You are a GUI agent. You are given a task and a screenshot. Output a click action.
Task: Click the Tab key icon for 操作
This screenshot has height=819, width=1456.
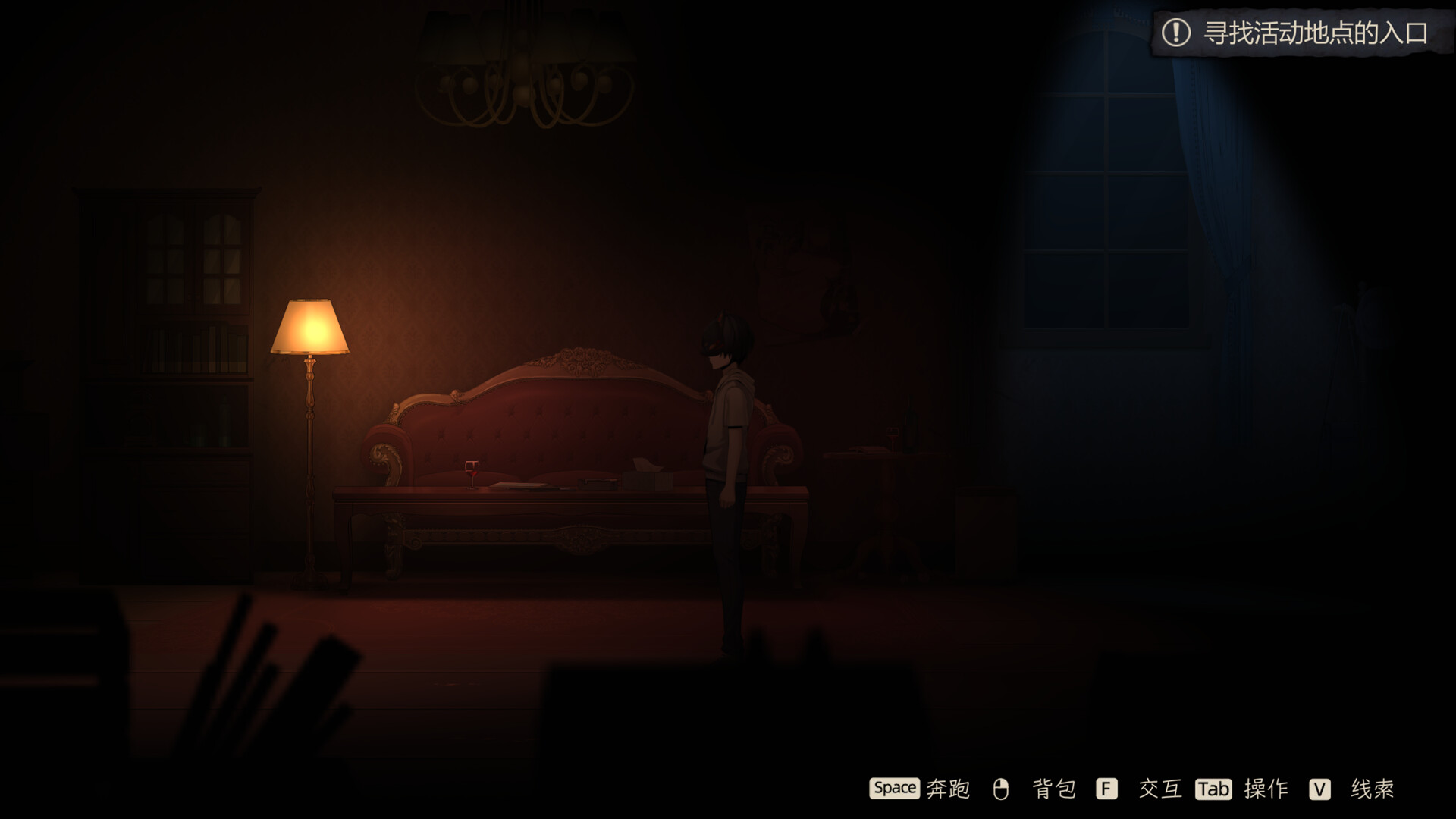click(x=1212, y=789)
